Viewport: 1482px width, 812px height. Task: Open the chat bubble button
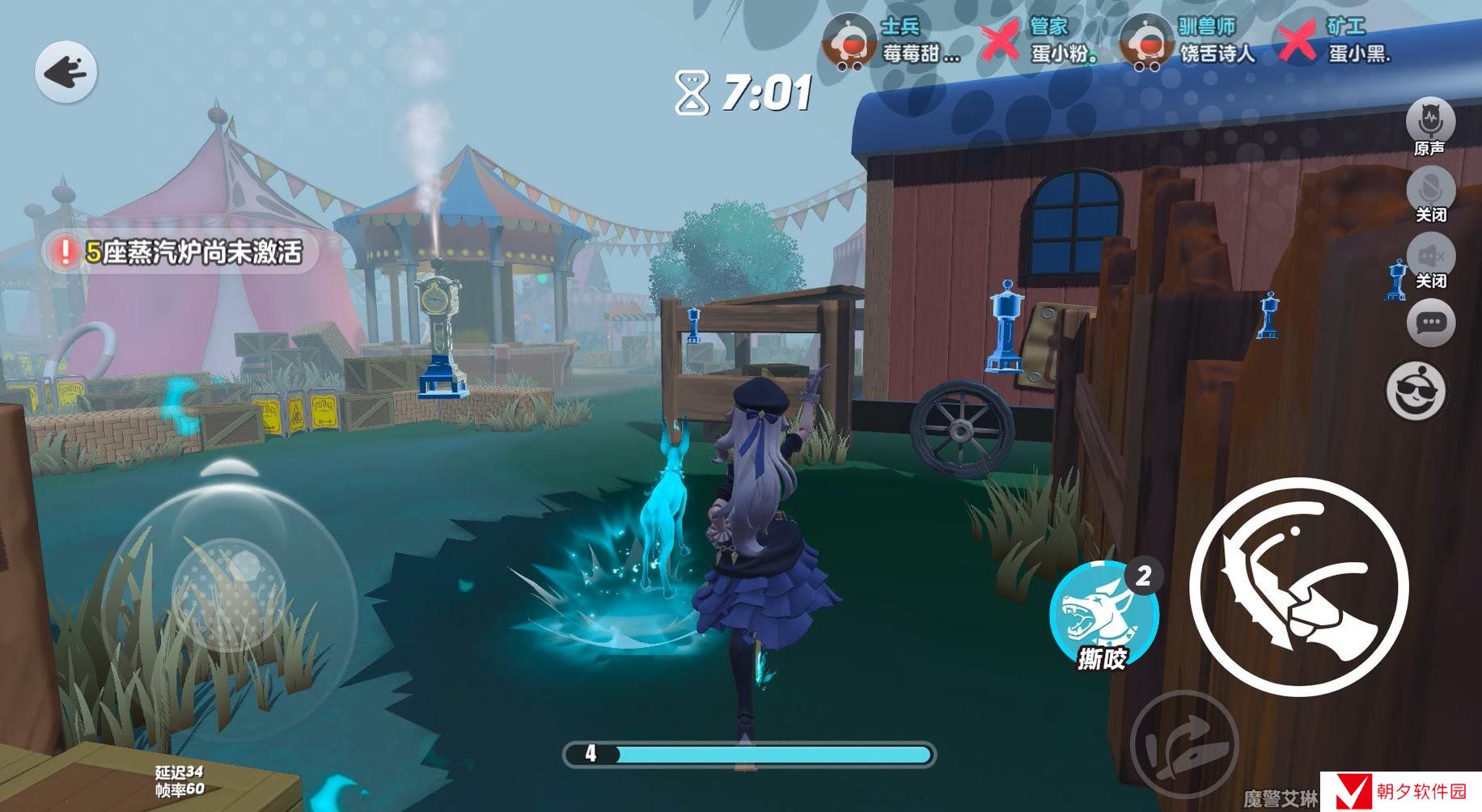click(x=1430, y=324)
